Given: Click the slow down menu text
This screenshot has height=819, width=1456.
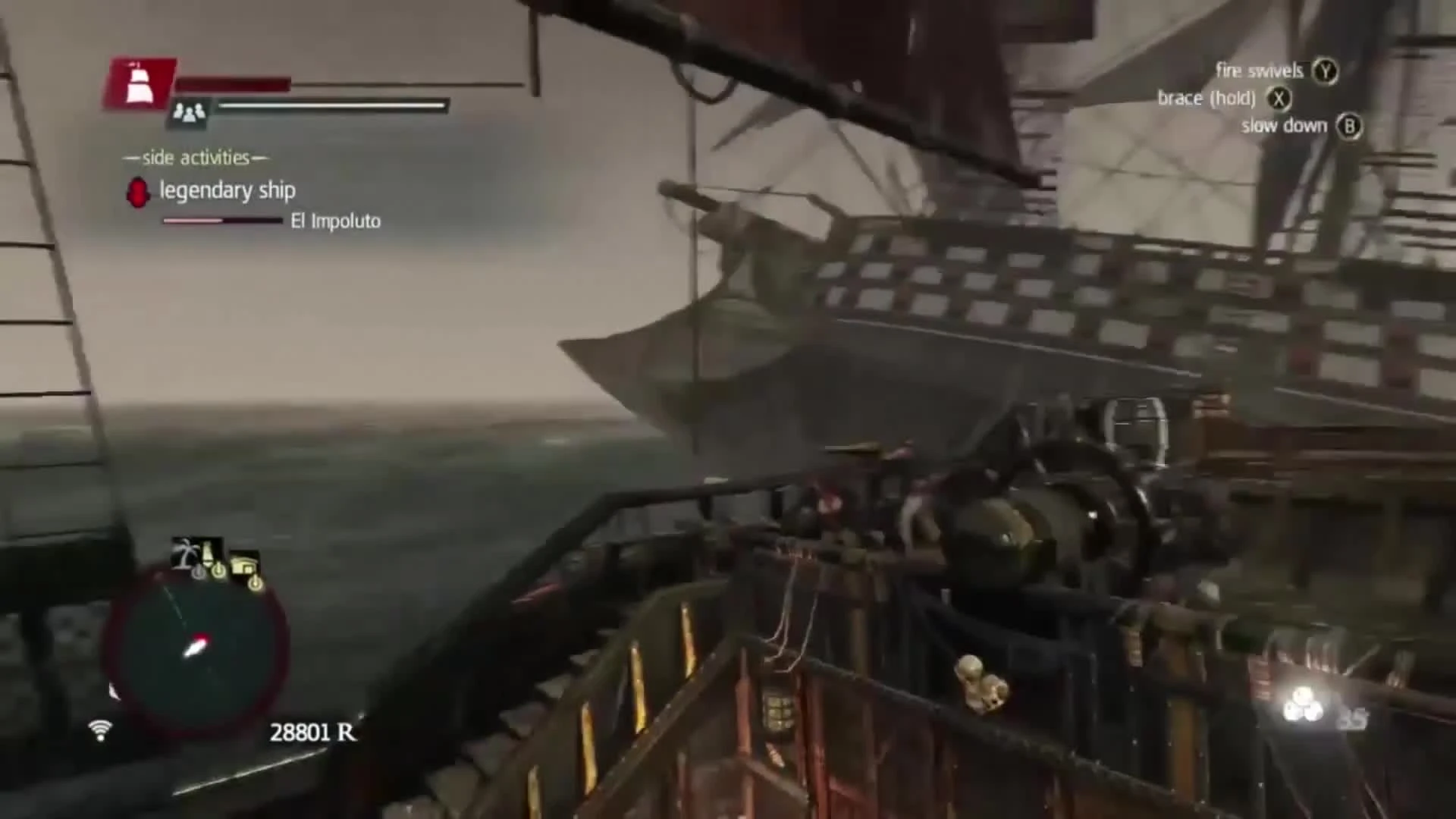Looking at the screenshot, I should coord(1283,126).
